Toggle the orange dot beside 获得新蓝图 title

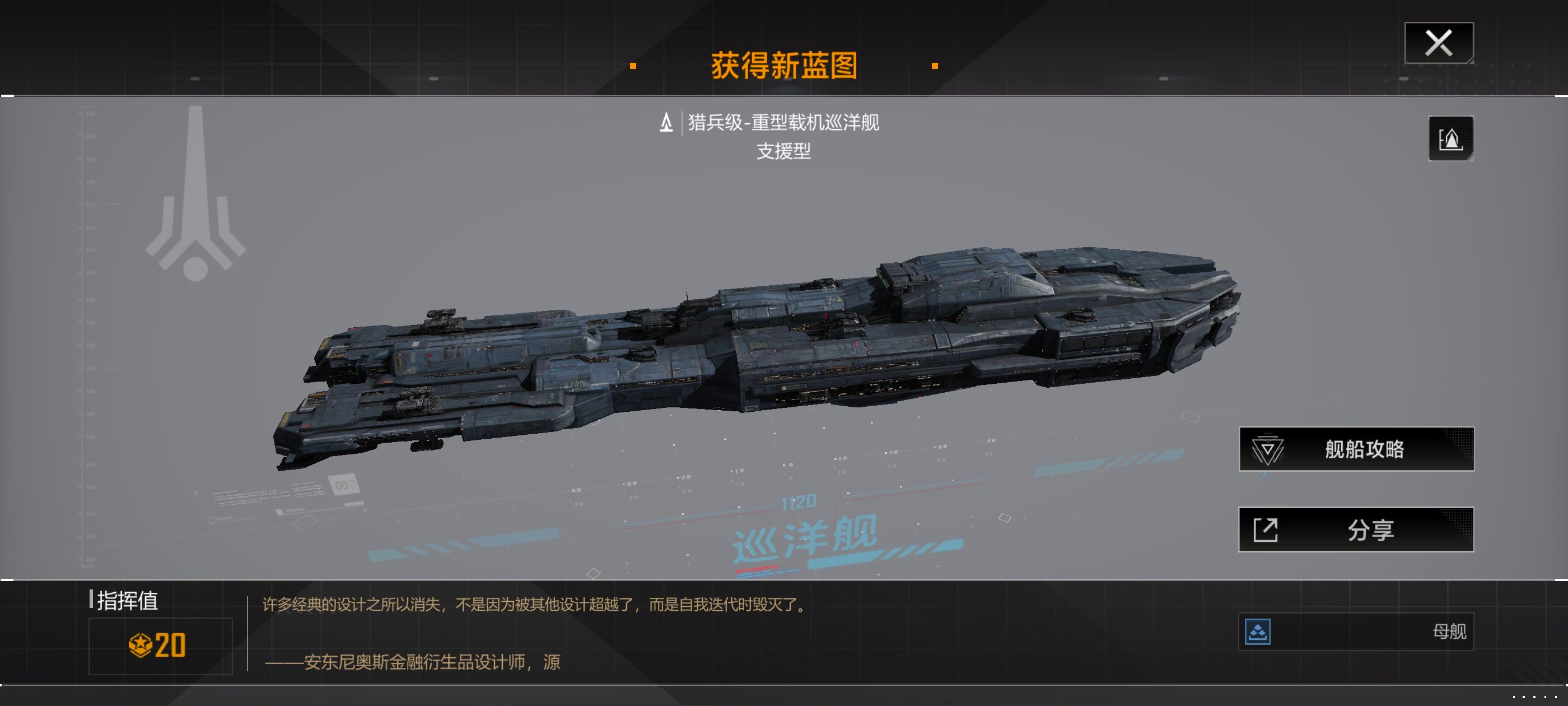[634, 65]
